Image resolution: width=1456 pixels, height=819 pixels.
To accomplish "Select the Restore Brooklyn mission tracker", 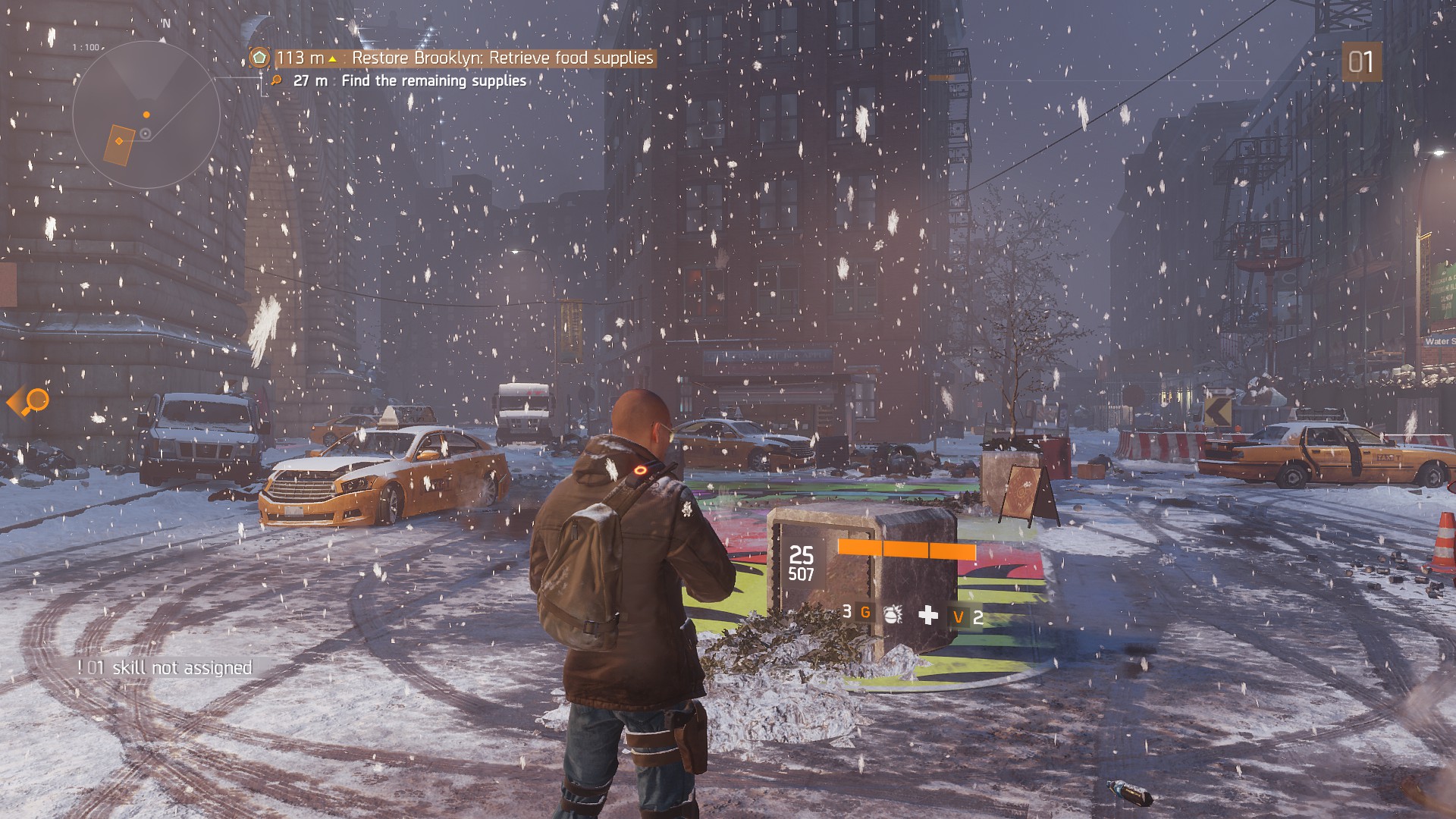I will [501, 58].
